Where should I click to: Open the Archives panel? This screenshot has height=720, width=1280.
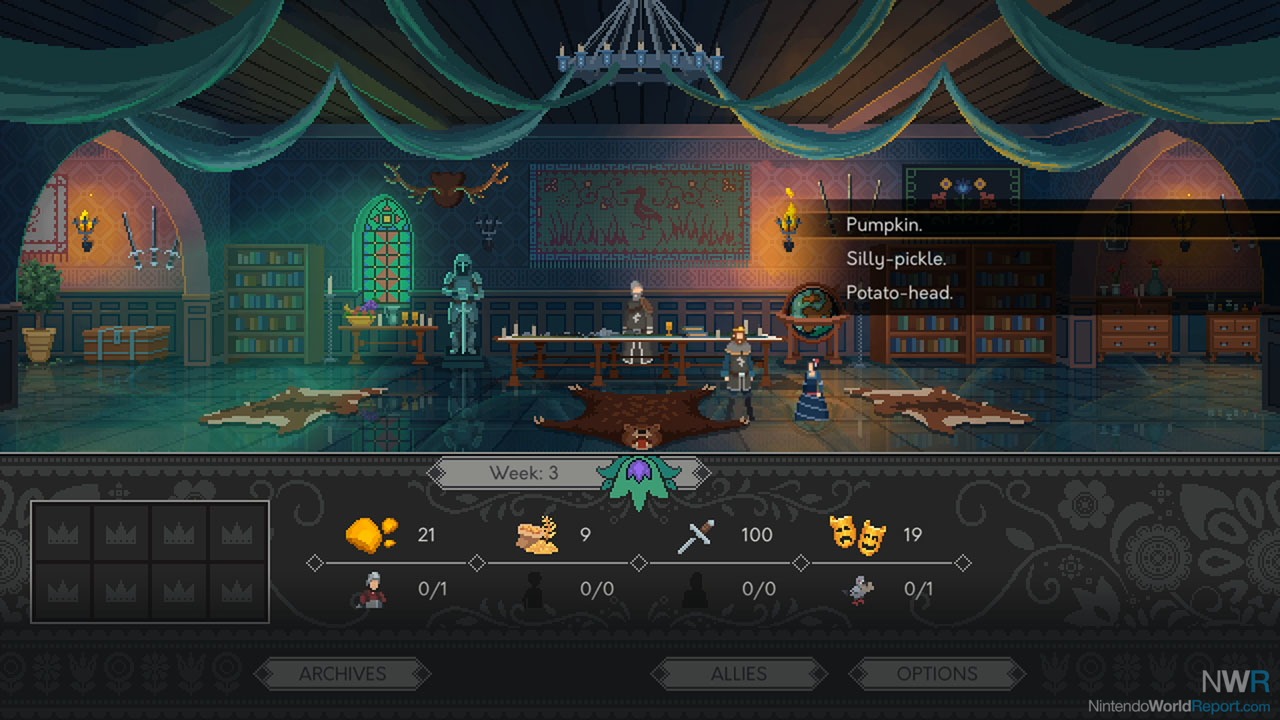342,674
